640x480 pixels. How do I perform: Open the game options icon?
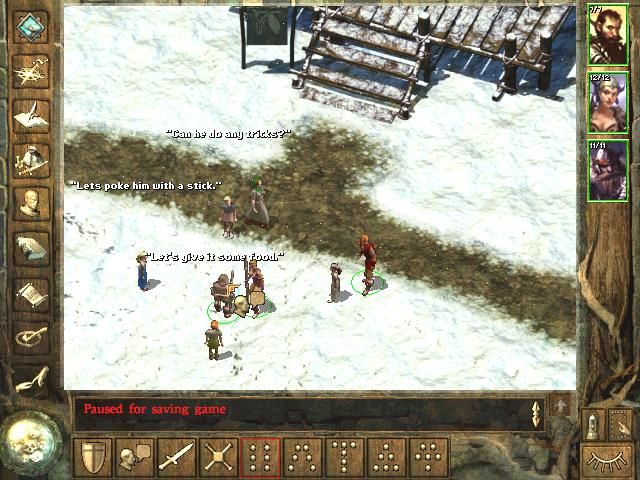(x=32, y=337)
